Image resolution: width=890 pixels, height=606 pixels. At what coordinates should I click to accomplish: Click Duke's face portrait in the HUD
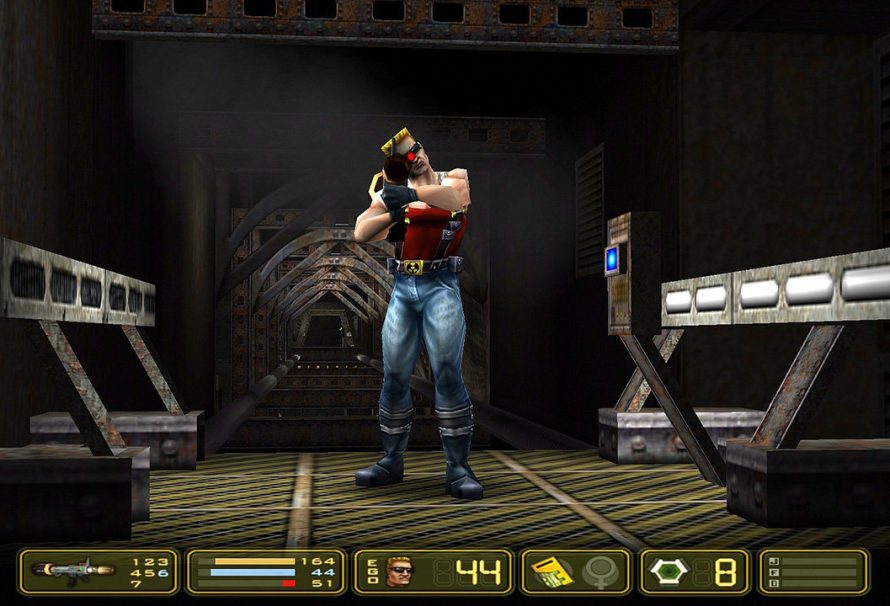(398, 572)
